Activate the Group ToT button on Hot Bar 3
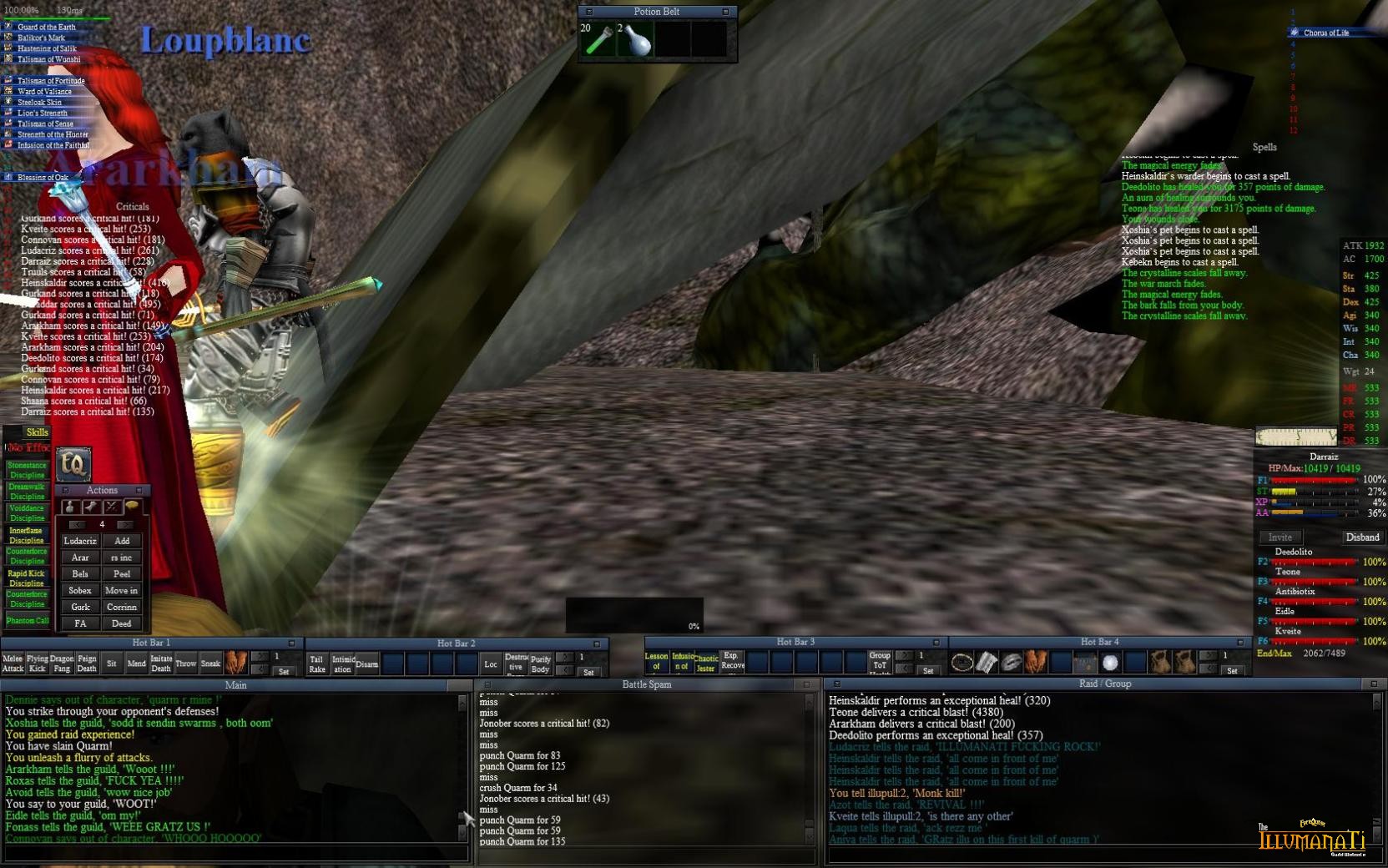The width and height of the screenshot is (1388, 868). click(x=880, y=662)
